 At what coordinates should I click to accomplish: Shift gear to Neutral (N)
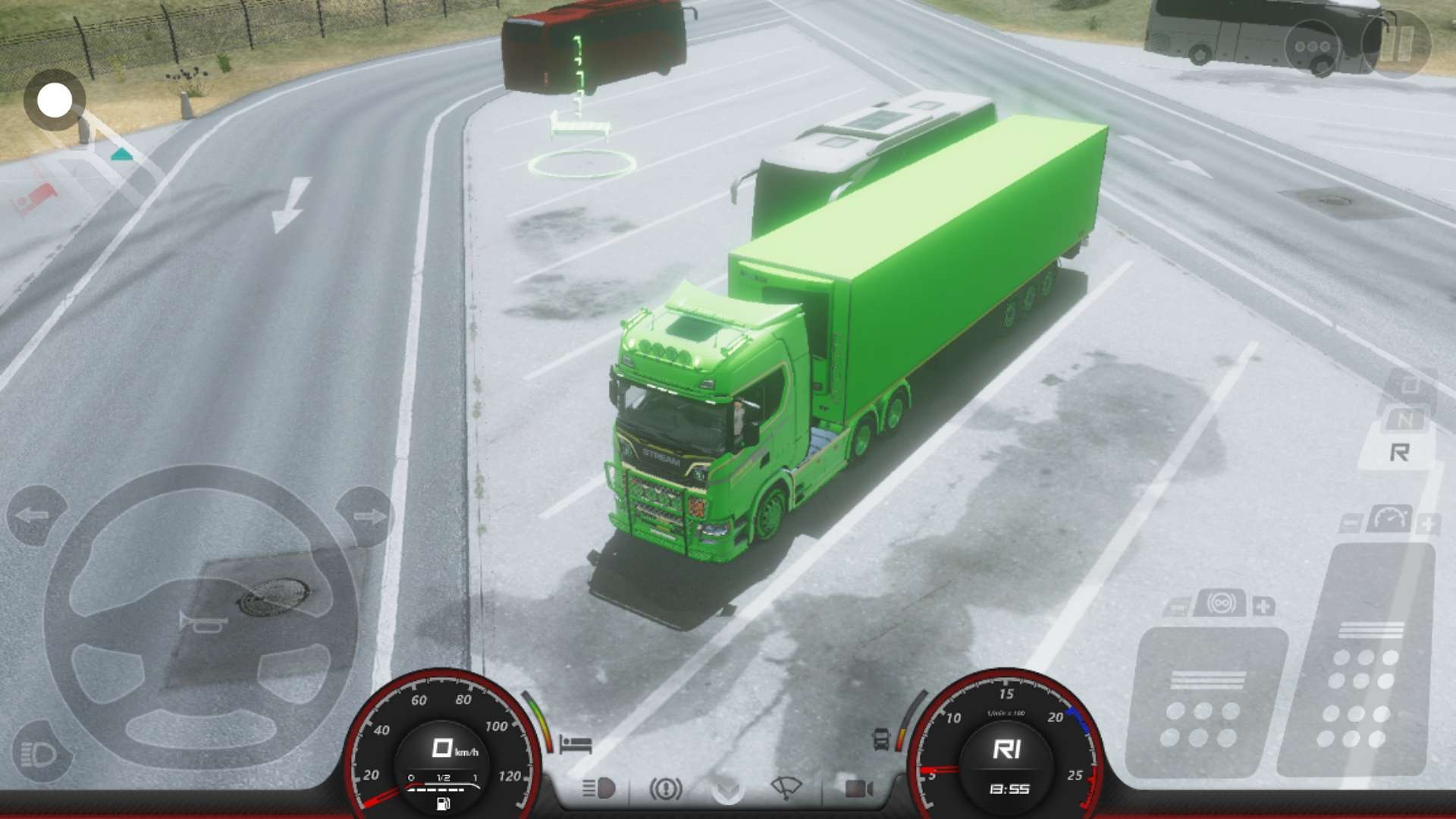(1404, 419)
